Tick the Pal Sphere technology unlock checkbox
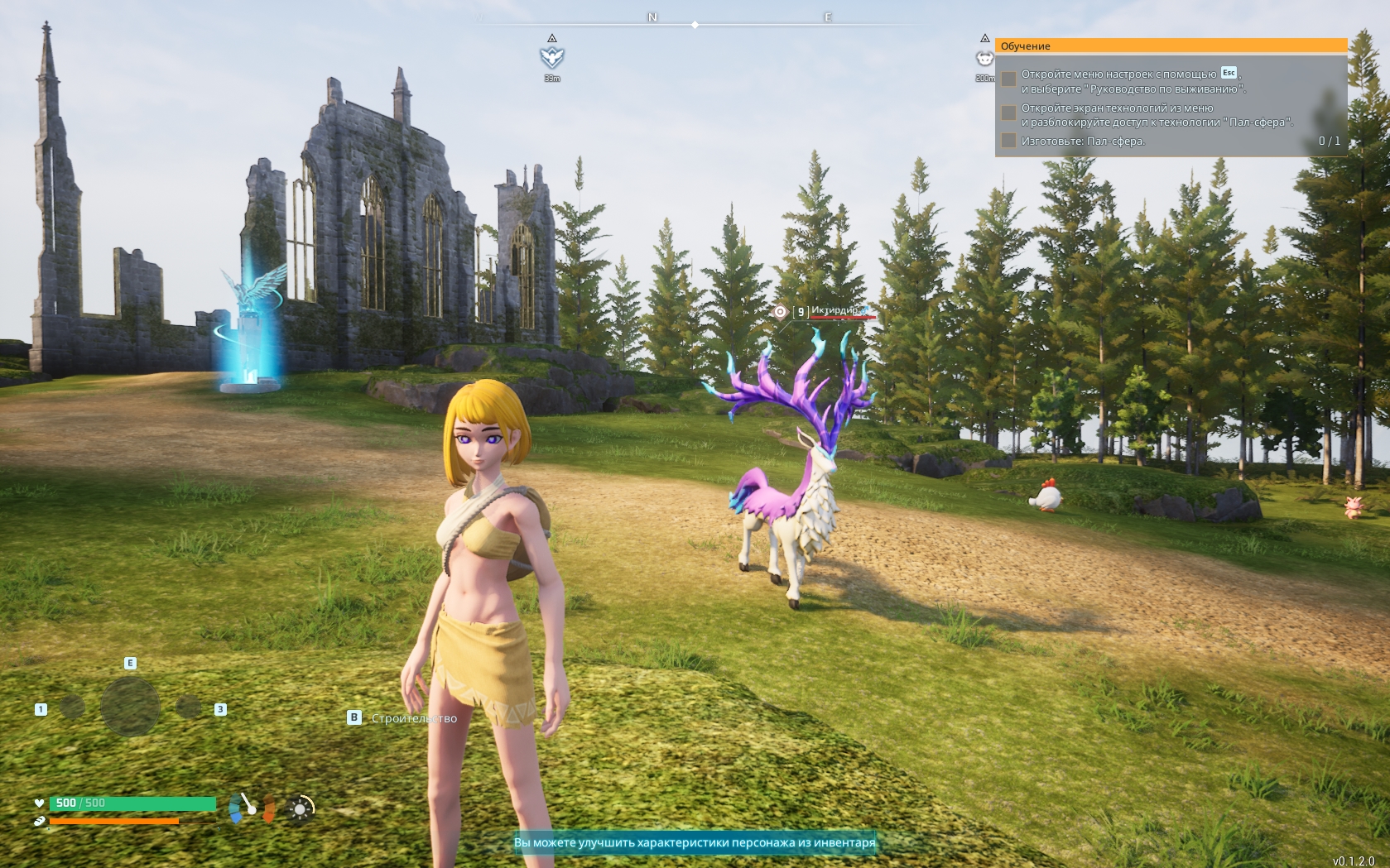Image resolution: width=1390 pixels, height=868 pixels. pos(1008,113)
